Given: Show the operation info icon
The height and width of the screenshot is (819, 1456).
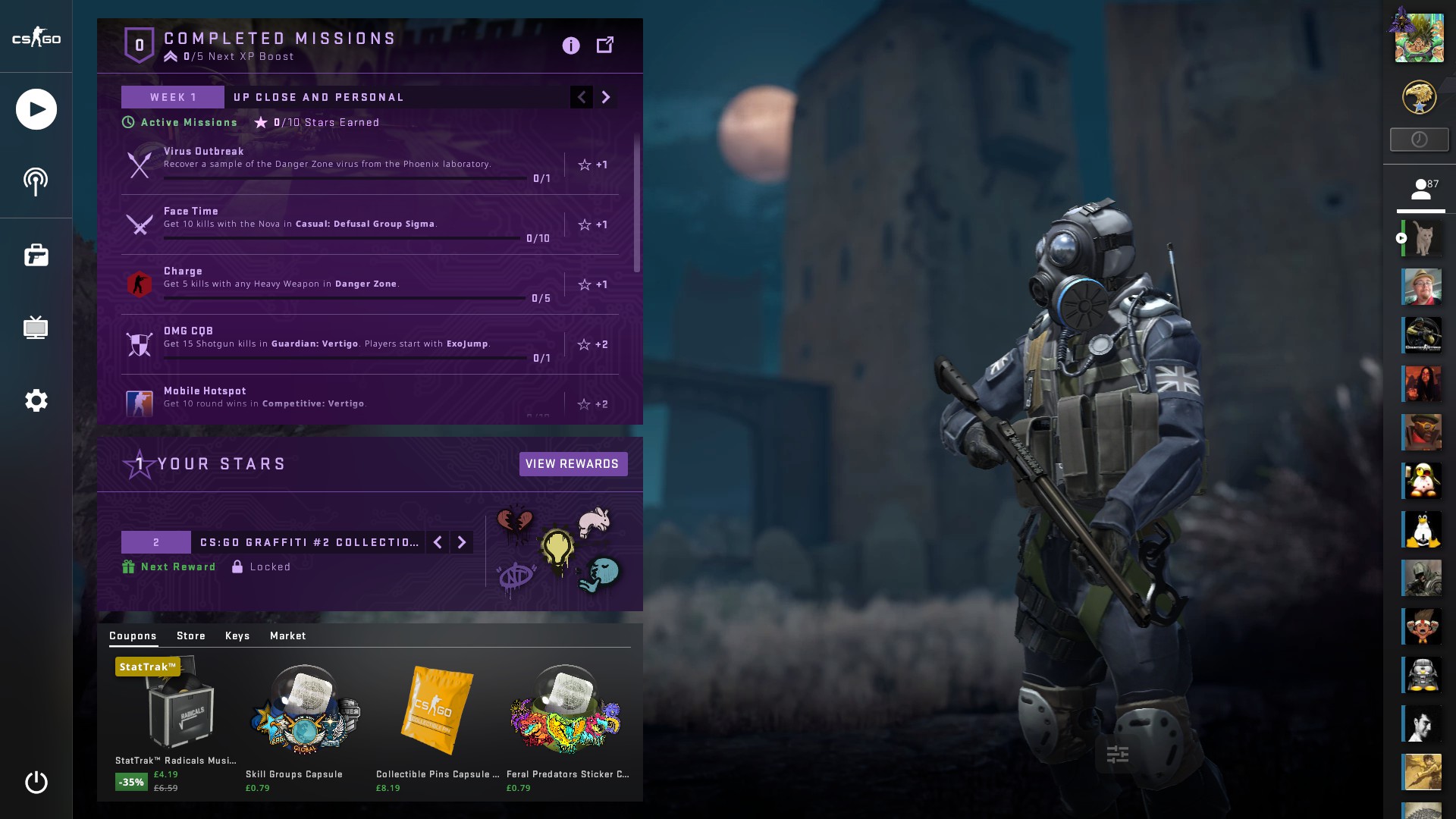Looking at the screenshot, I should (x=571, y=45).
